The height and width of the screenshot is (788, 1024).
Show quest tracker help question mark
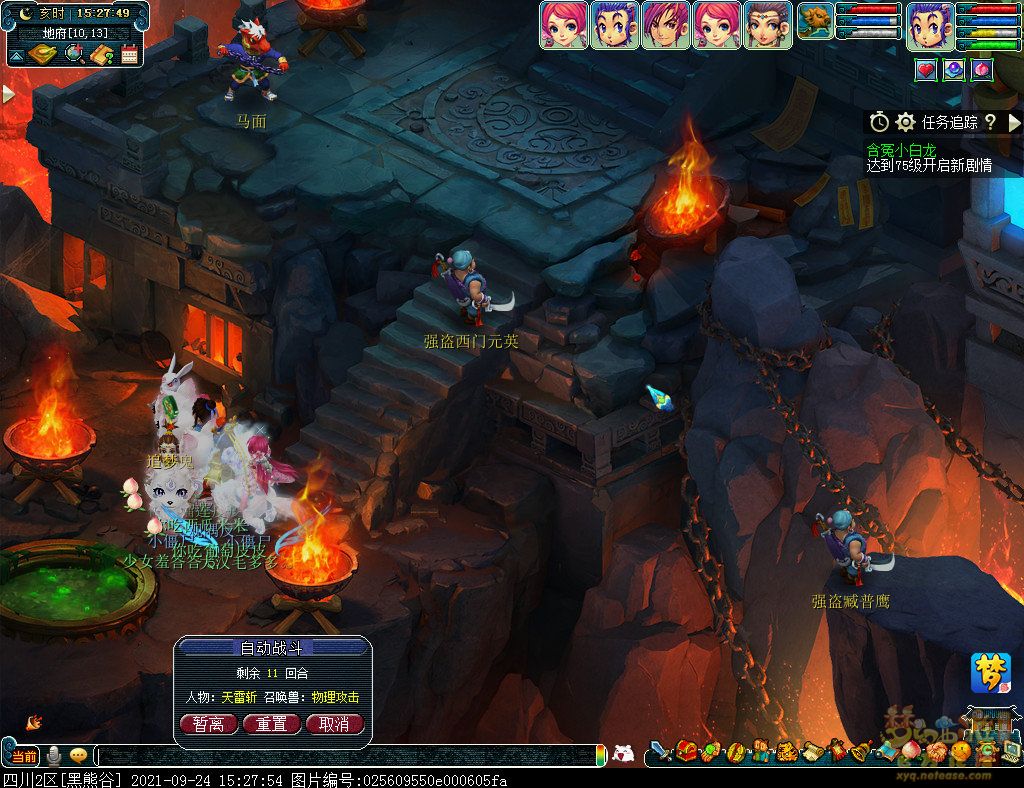pyautogui.click(x=990, y=122)
